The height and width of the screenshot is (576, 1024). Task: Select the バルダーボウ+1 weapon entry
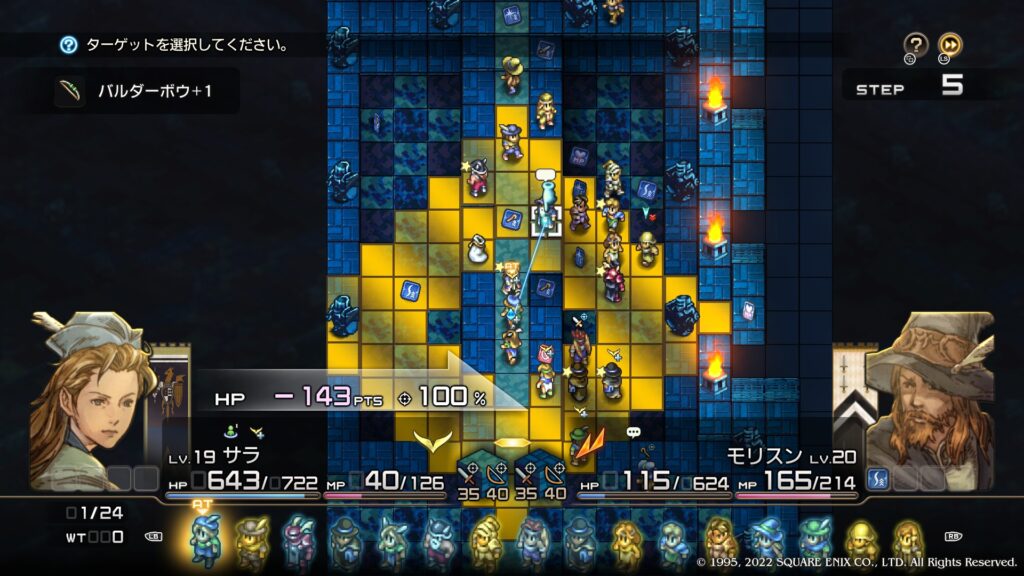(140, 93)
